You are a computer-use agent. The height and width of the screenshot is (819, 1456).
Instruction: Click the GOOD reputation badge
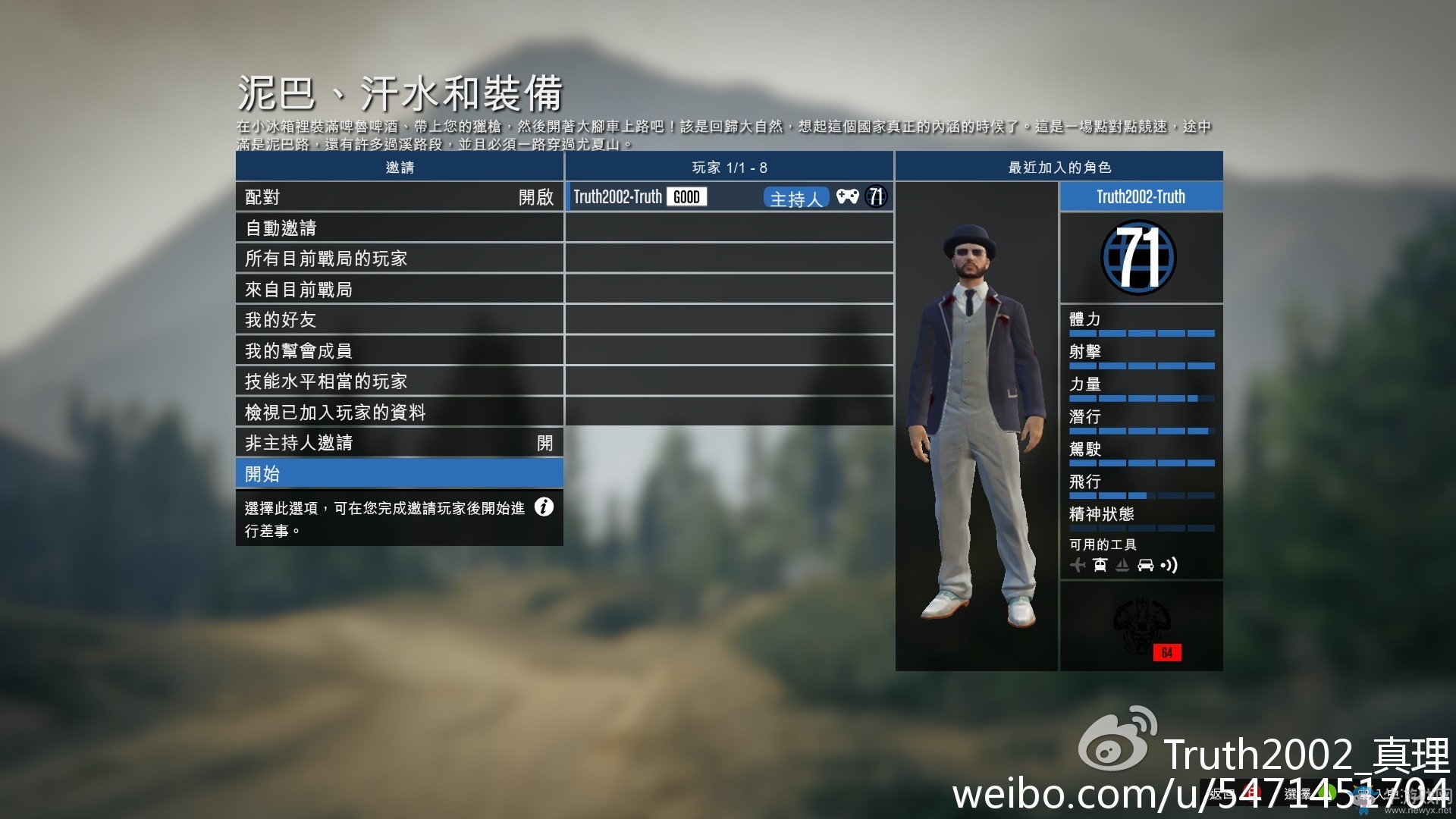685,197
